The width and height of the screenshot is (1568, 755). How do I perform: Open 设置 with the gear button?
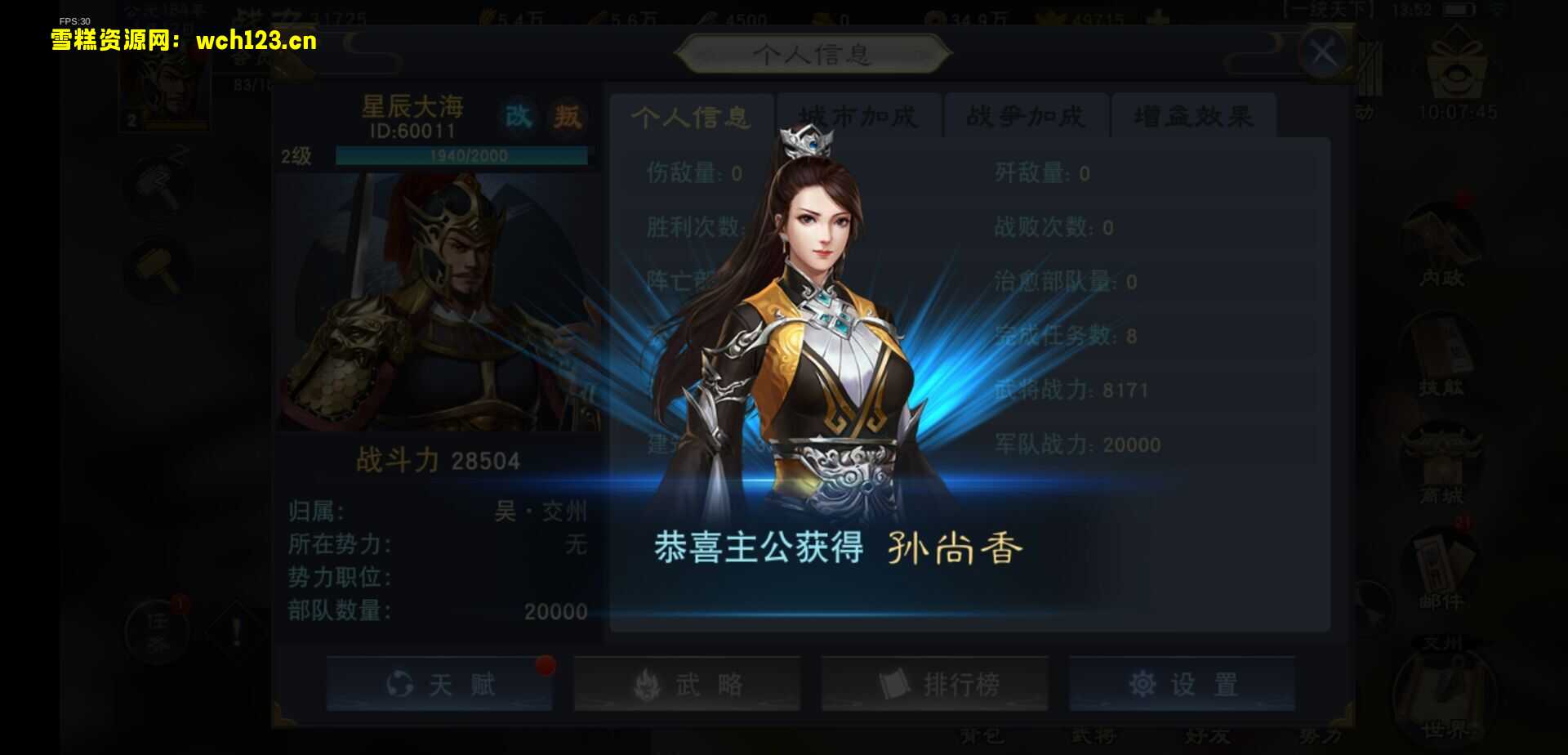tap(1182, 685)
